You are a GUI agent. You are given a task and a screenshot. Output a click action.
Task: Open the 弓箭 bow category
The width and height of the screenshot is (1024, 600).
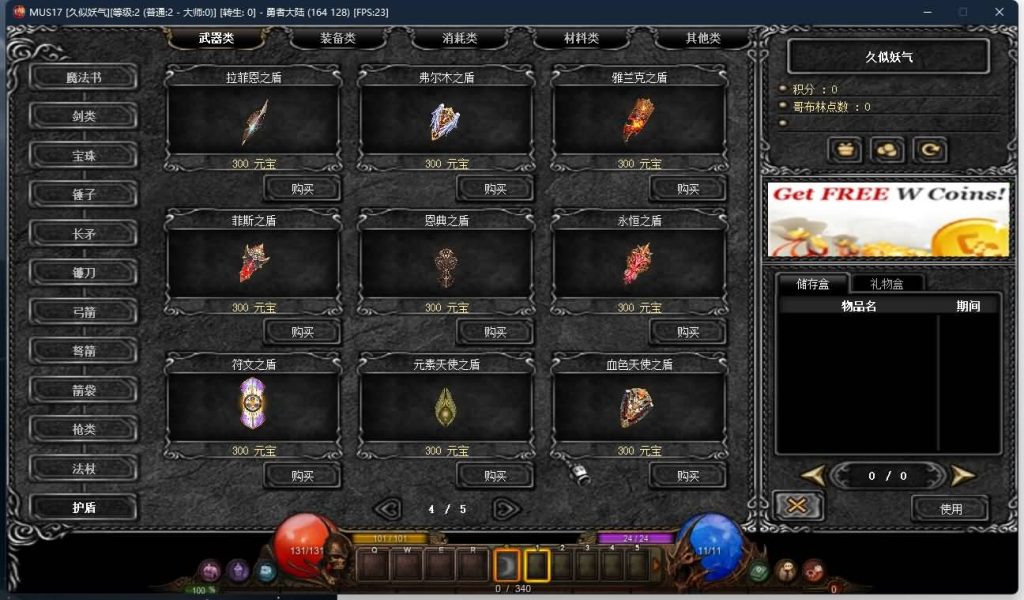(84, 311)
